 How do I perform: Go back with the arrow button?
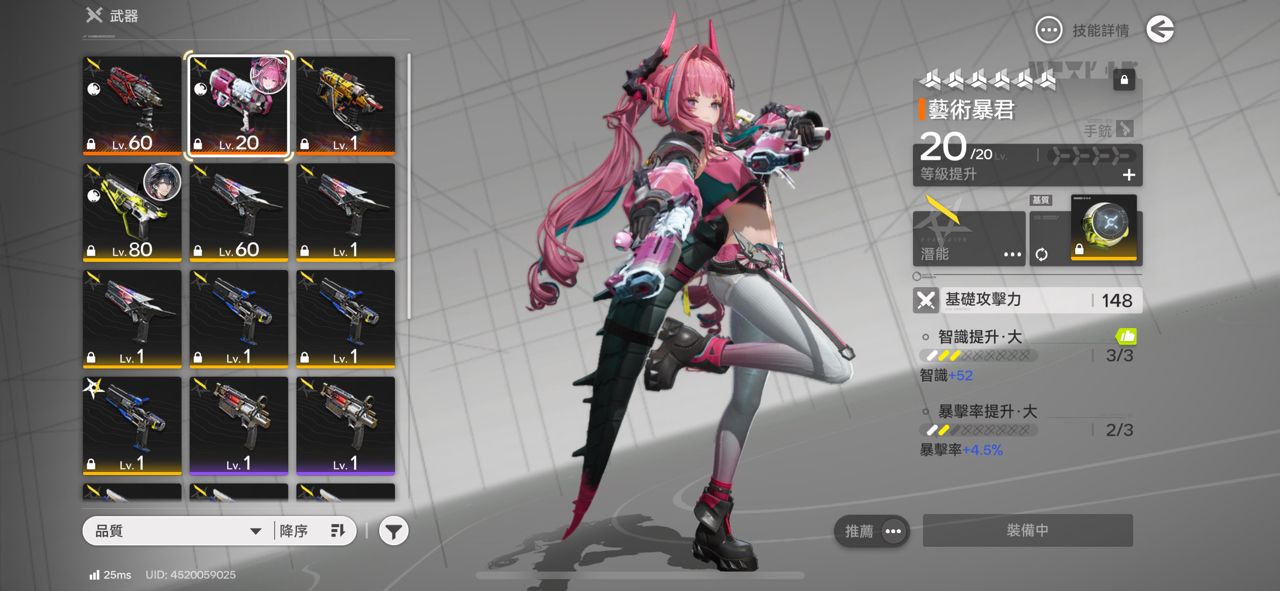pyautogui.click(x=1160, y=30)
